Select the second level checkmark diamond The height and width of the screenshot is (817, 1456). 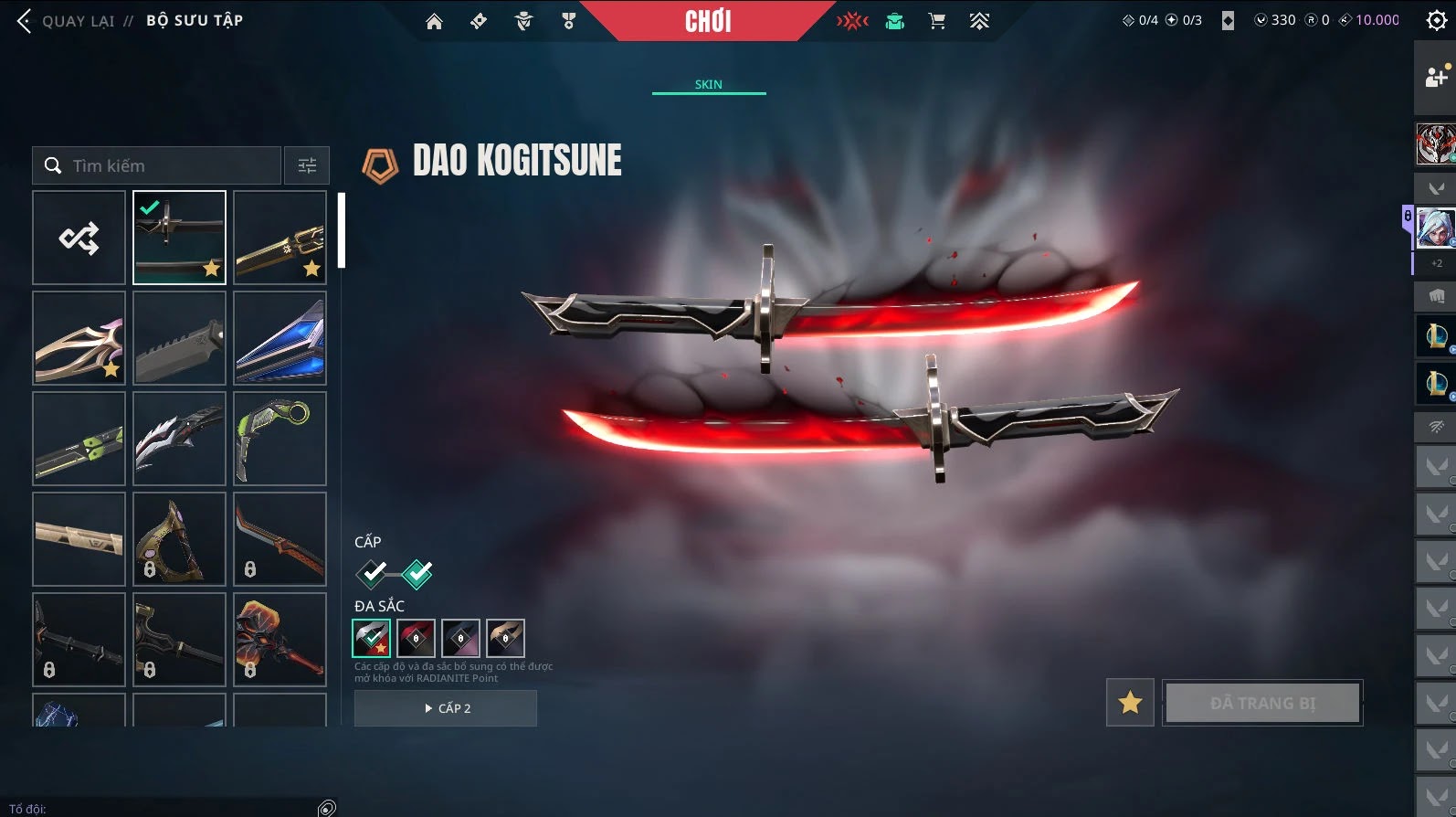click(x=417, y=574)
